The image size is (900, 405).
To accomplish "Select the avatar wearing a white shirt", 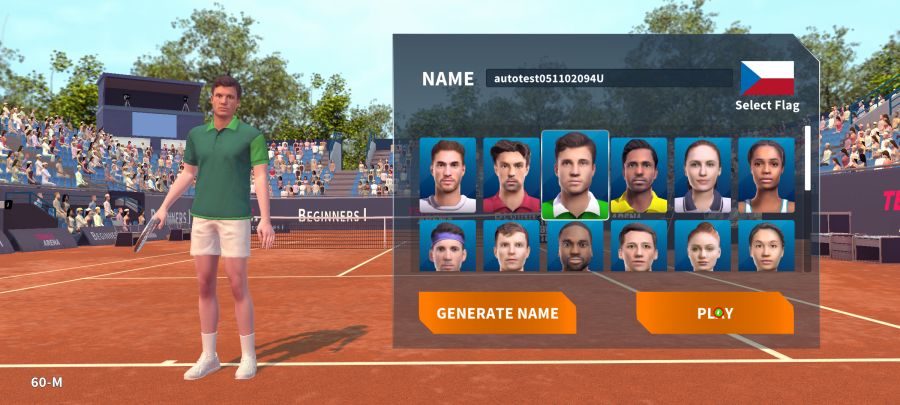I will tap(447, 175).
